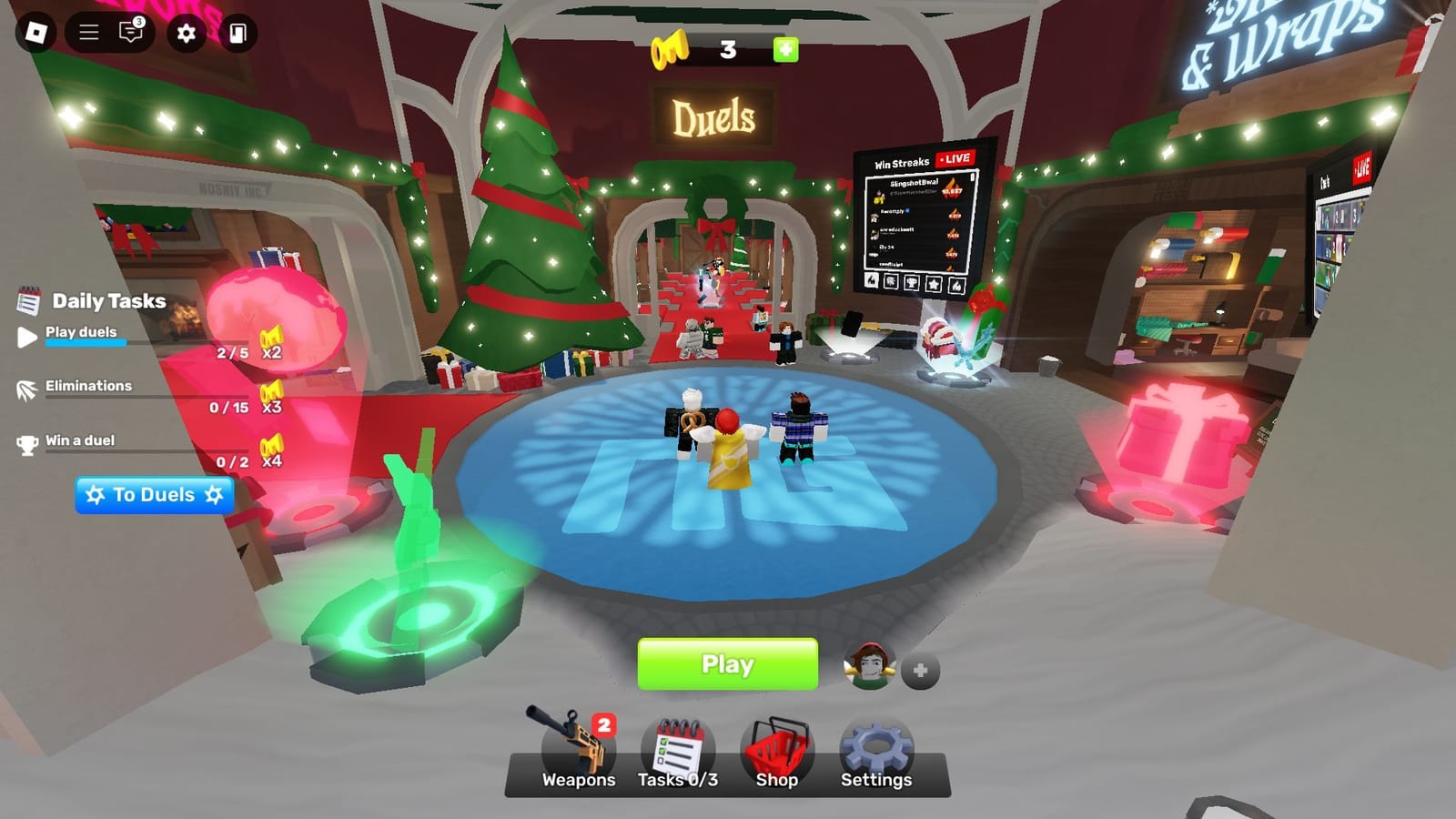Open the in-game Settings gear icon
The width and height of the screenshot is (1456, 819).
[x=875, y=744]
